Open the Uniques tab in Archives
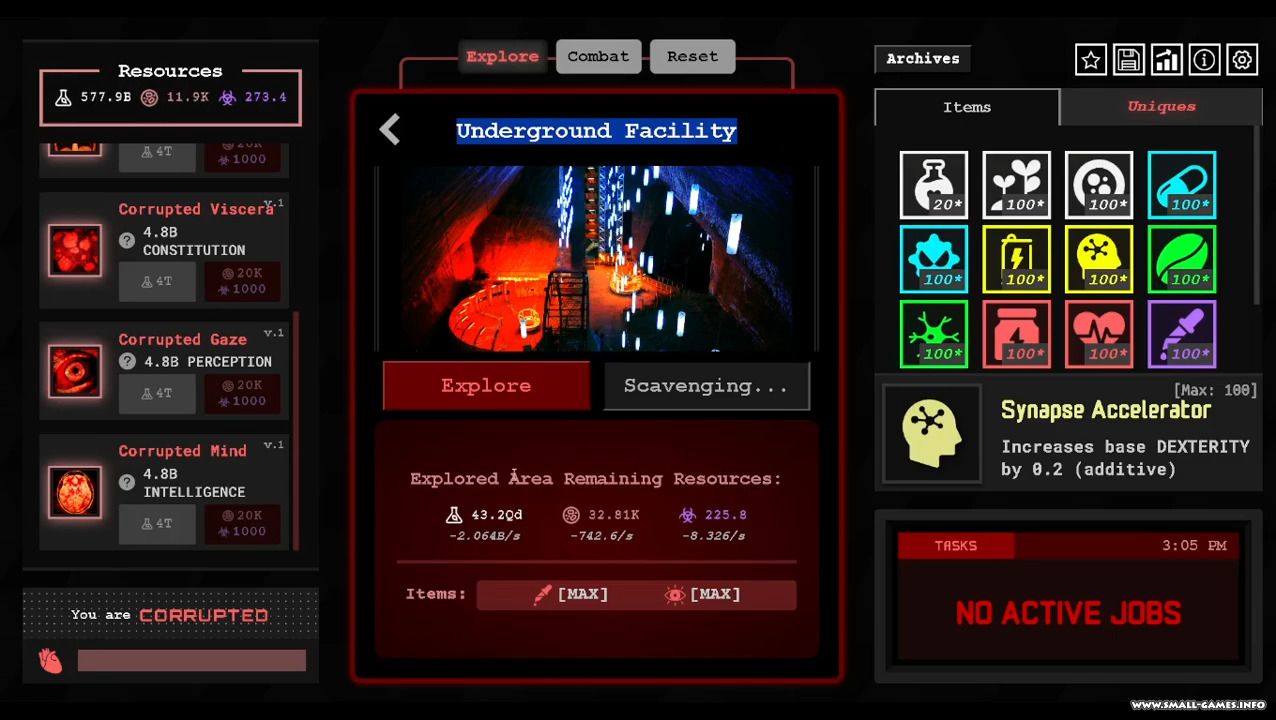 [x=1161, y=107]
